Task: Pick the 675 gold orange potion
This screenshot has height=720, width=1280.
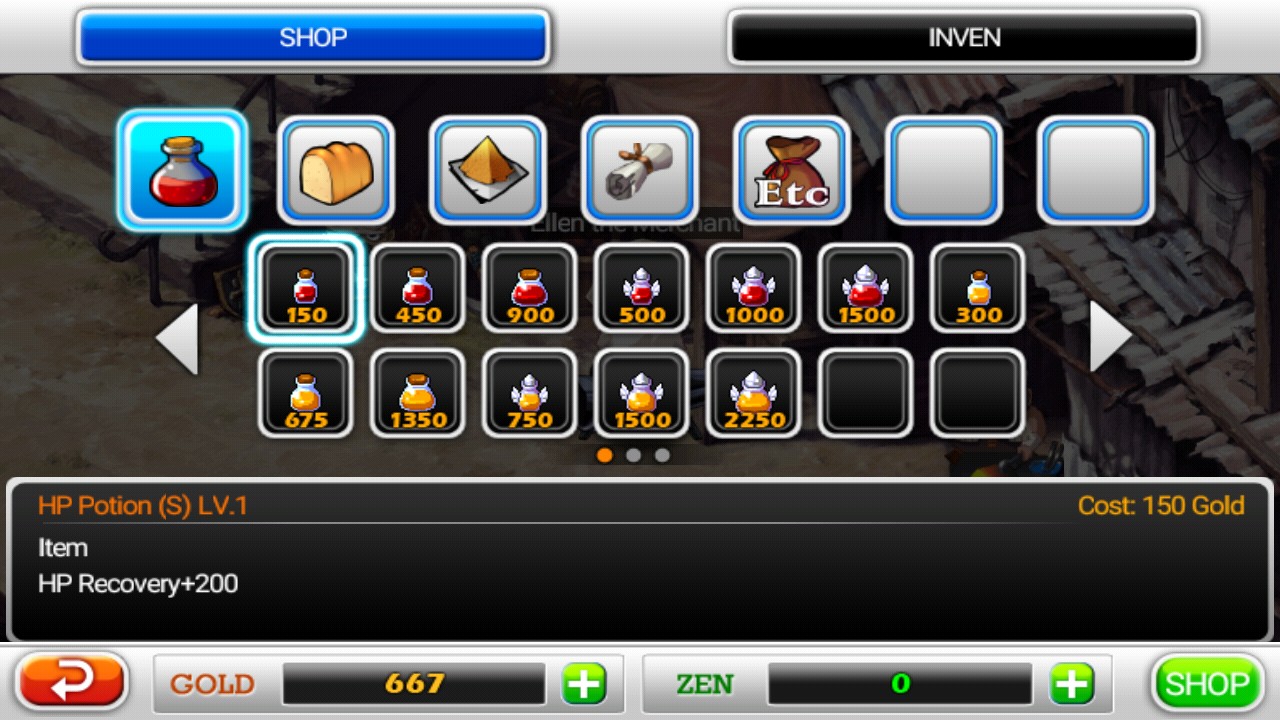Action: (306, 394)
